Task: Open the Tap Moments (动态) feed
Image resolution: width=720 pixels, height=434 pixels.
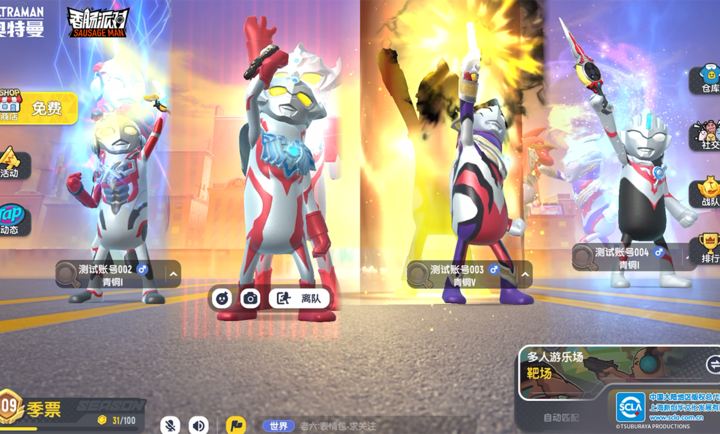Action: (x=12, y=219)
